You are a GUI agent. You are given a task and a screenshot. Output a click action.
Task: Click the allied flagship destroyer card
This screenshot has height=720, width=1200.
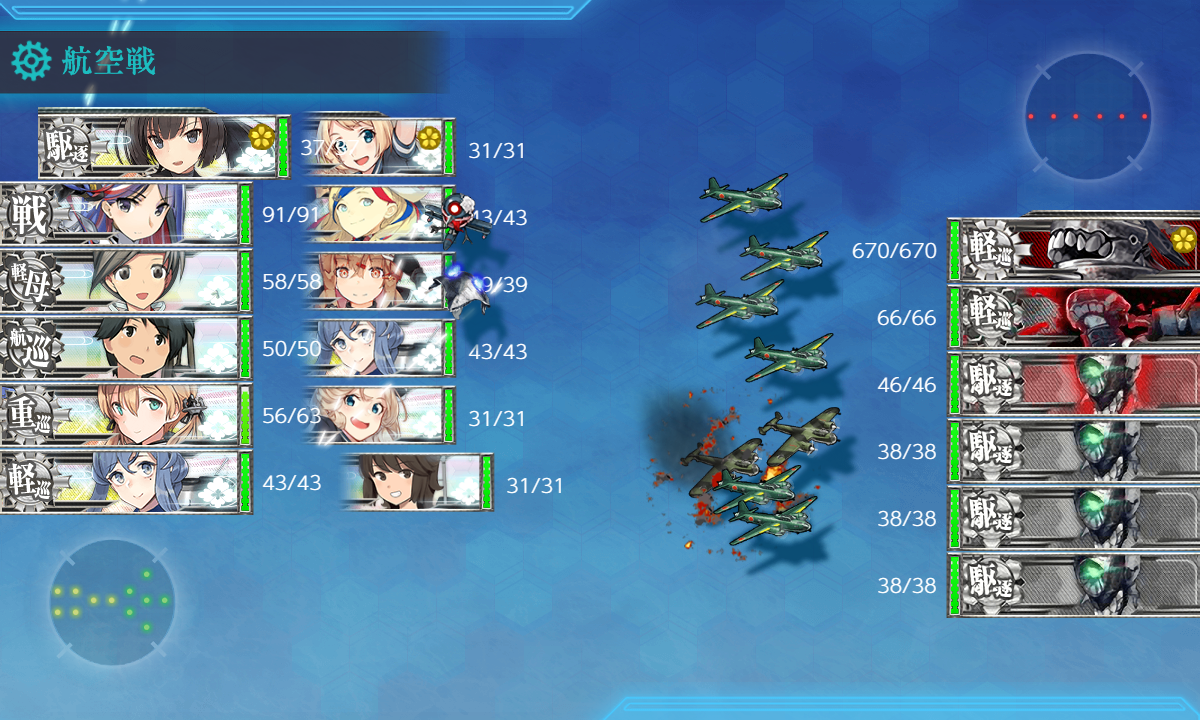tap(163, 147)
